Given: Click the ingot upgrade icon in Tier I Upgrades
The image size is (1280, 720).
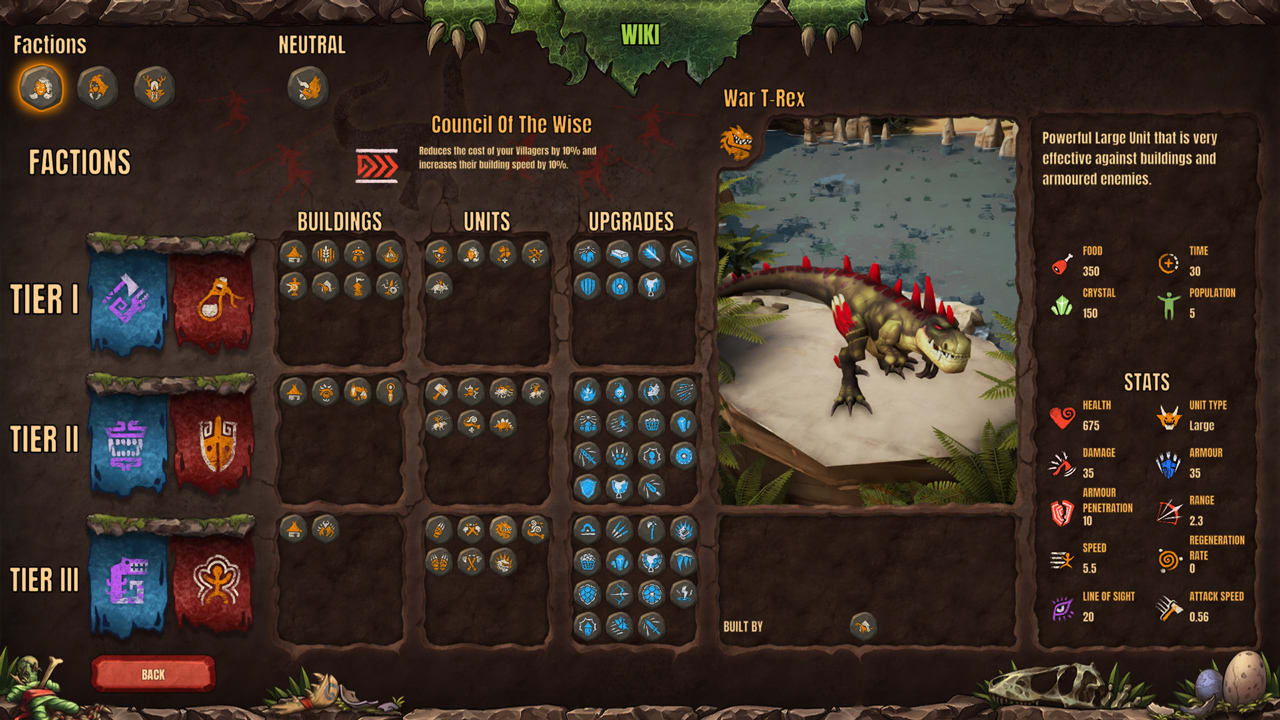Looking at the screenshot, I should pos(619,255).
